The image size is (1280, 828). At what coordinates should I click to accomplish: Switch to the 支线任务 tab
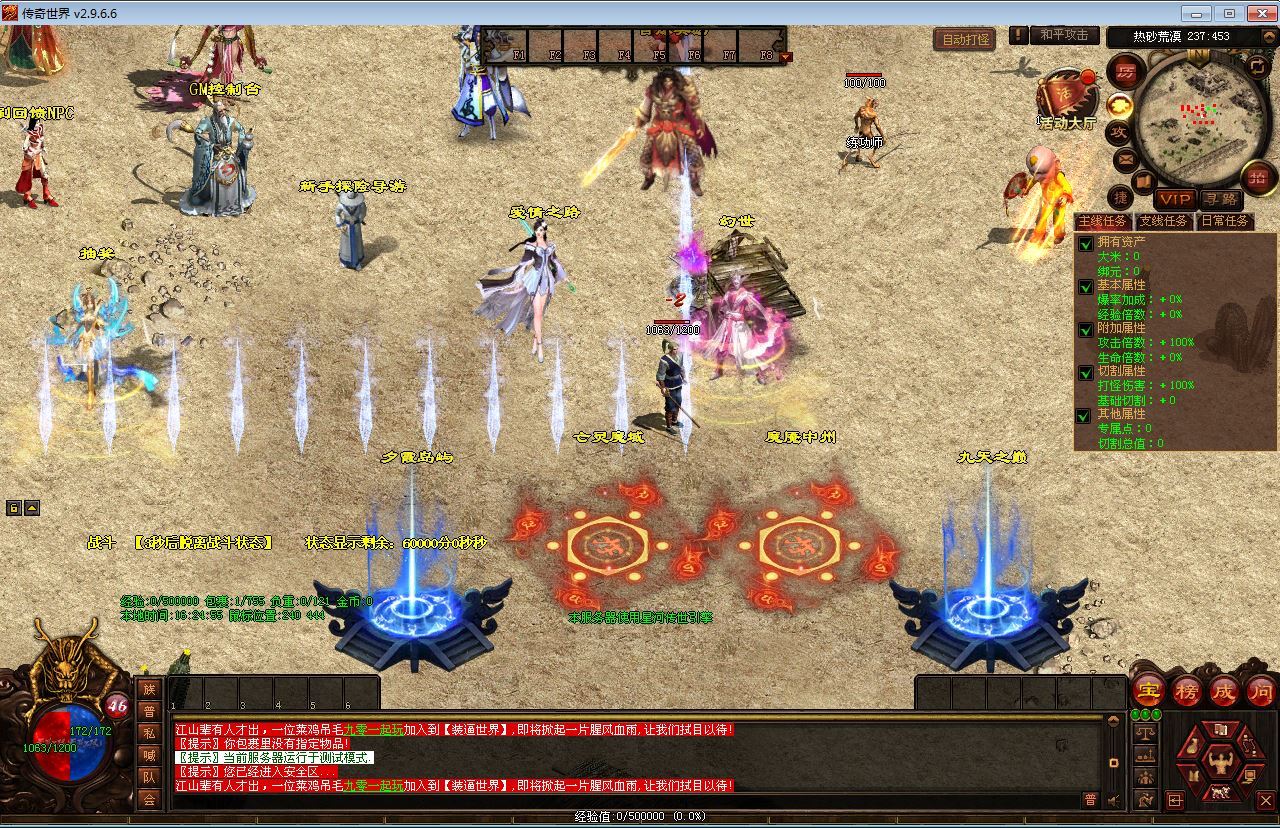click(x=1163, y=221)
